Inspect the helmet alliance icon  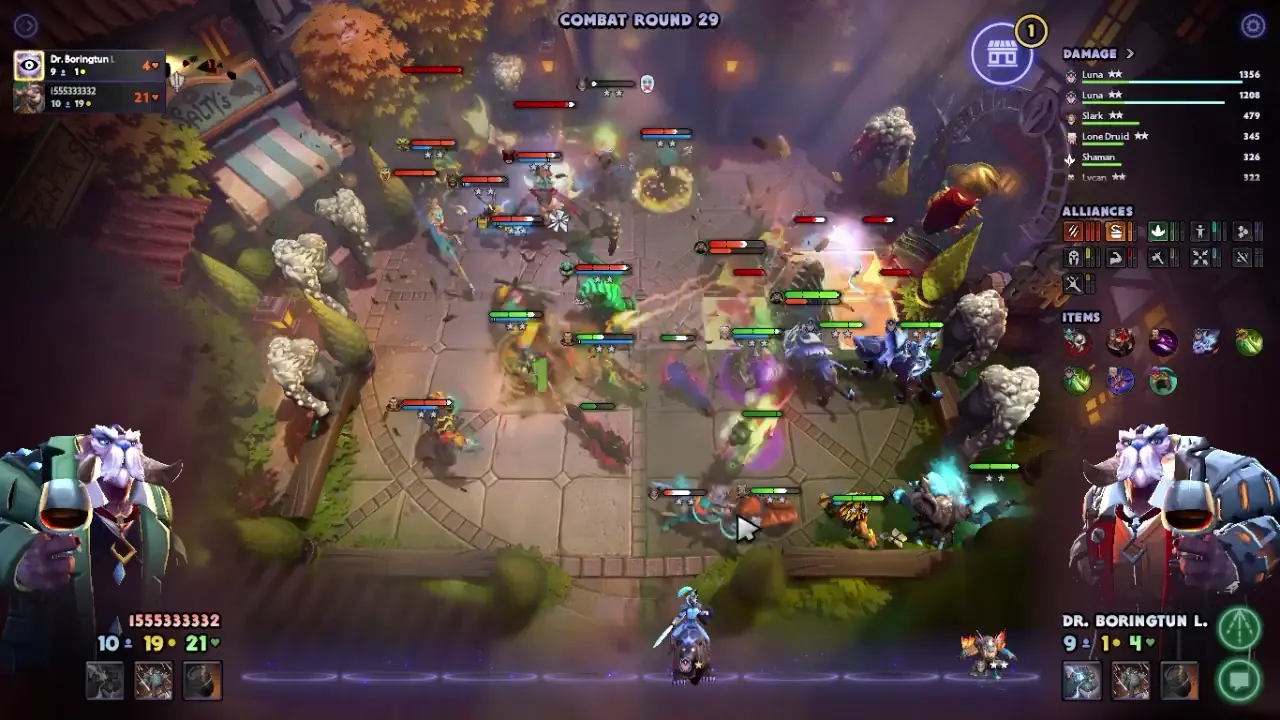[1073, 258]
